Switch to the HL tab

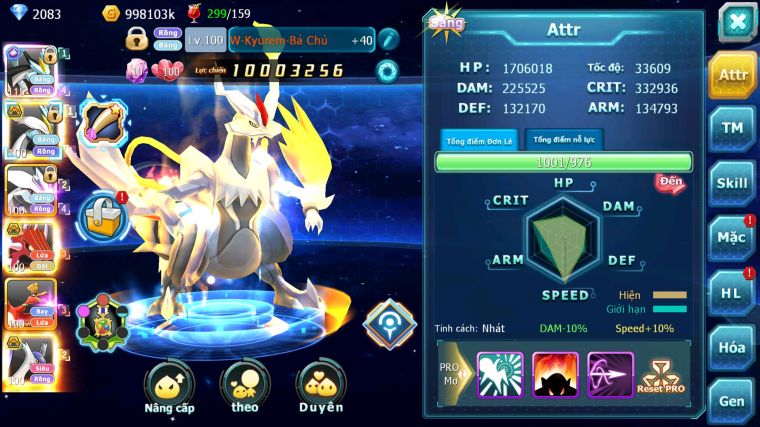[732, 292]
